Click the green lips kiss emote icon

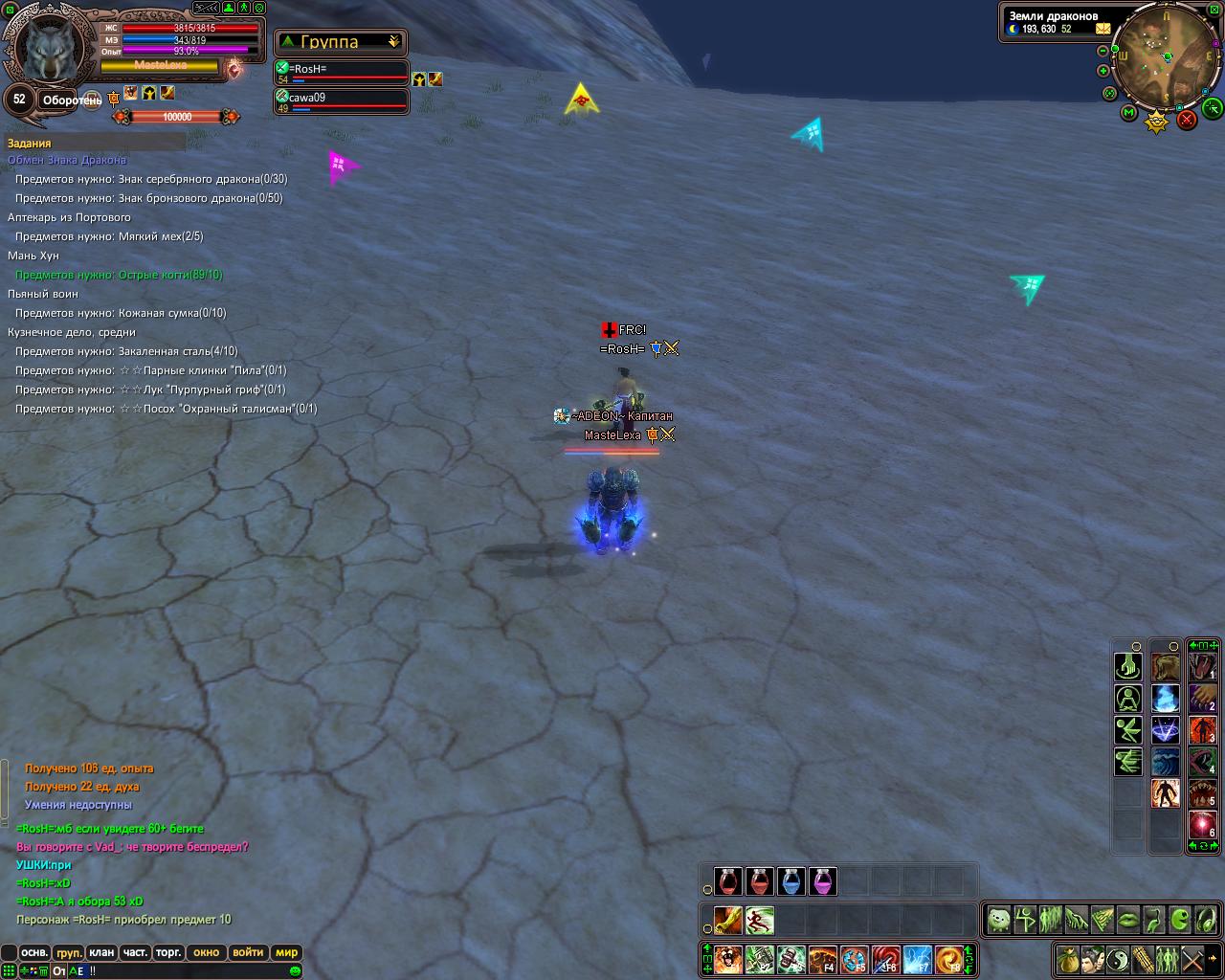[1127, 921]
